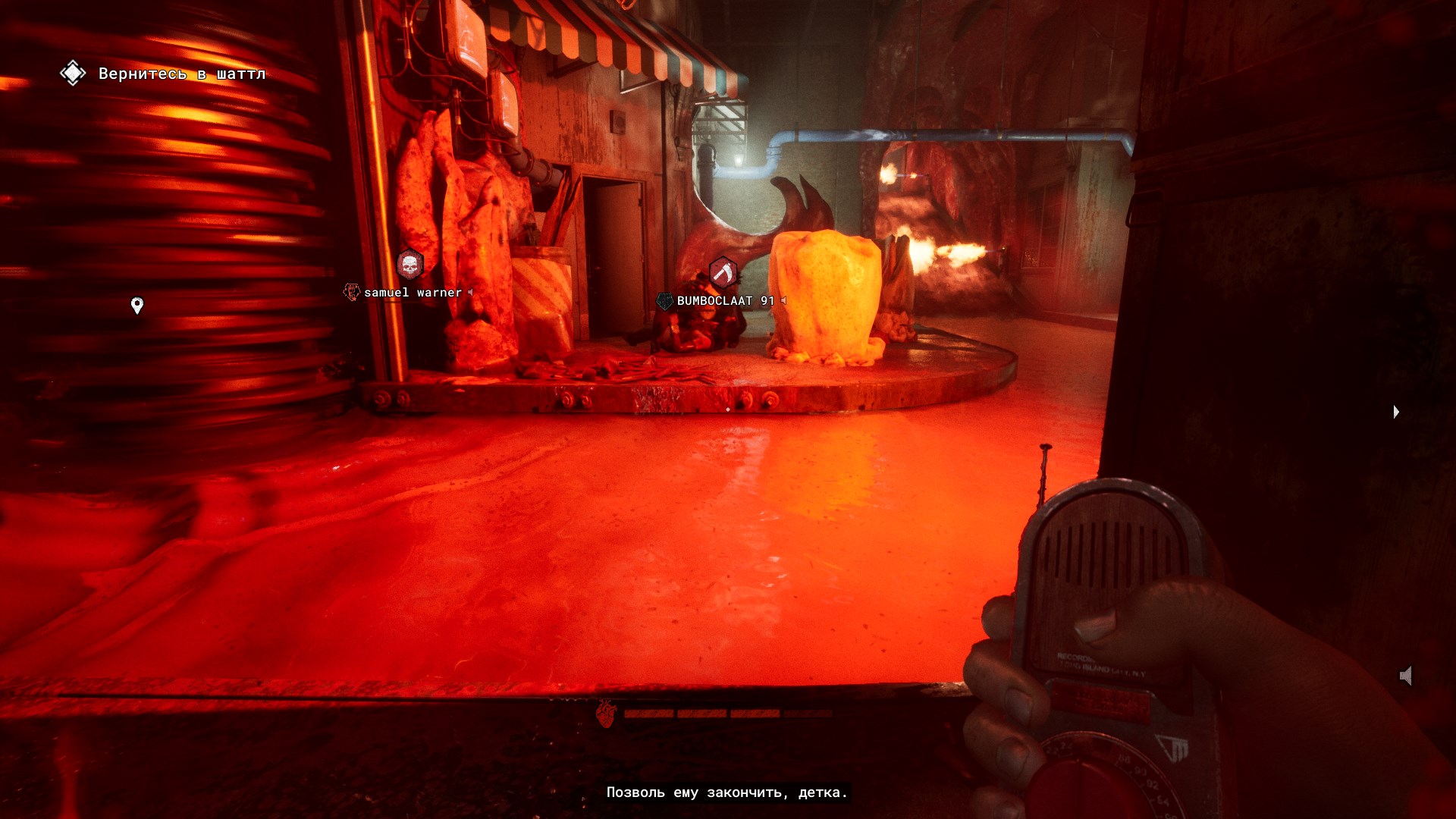Click the samuel warner player nametag
Screen dimensions: 1456x819
coord(413,293)
